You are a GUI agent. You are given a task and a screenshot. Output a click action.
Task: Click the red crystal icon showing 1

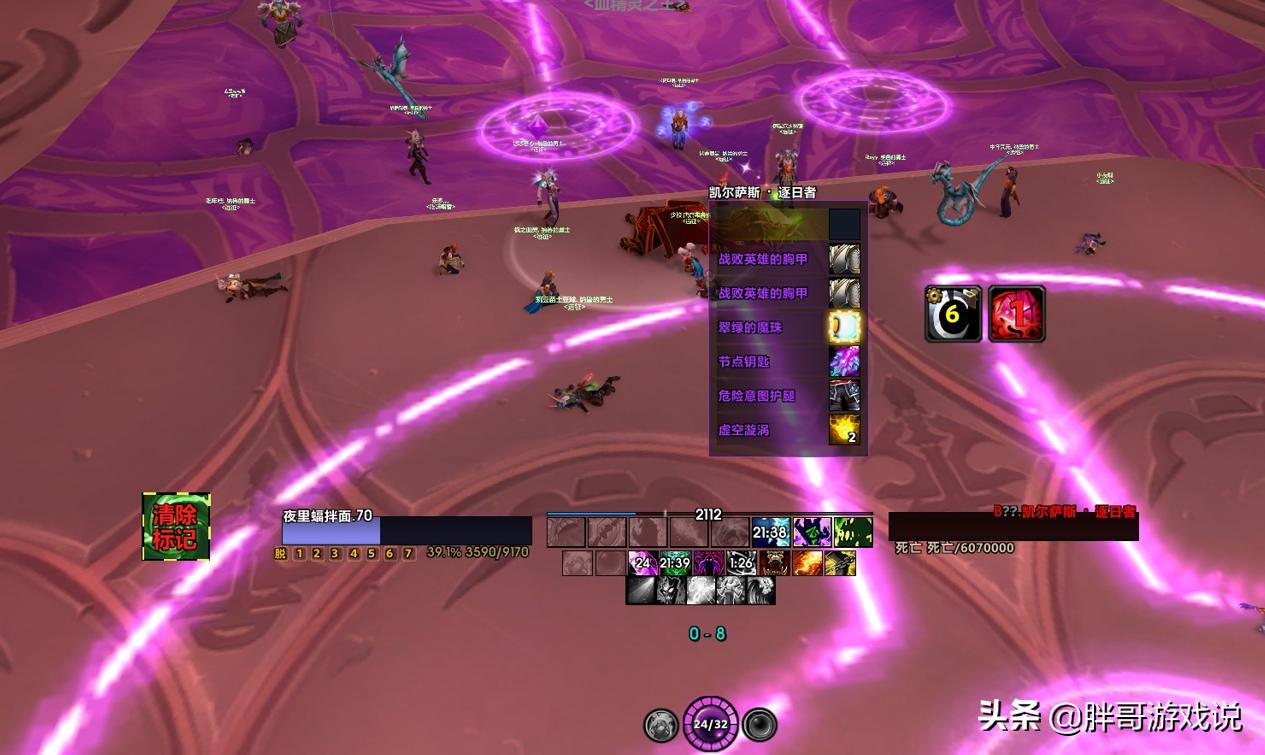(1017, 314)
